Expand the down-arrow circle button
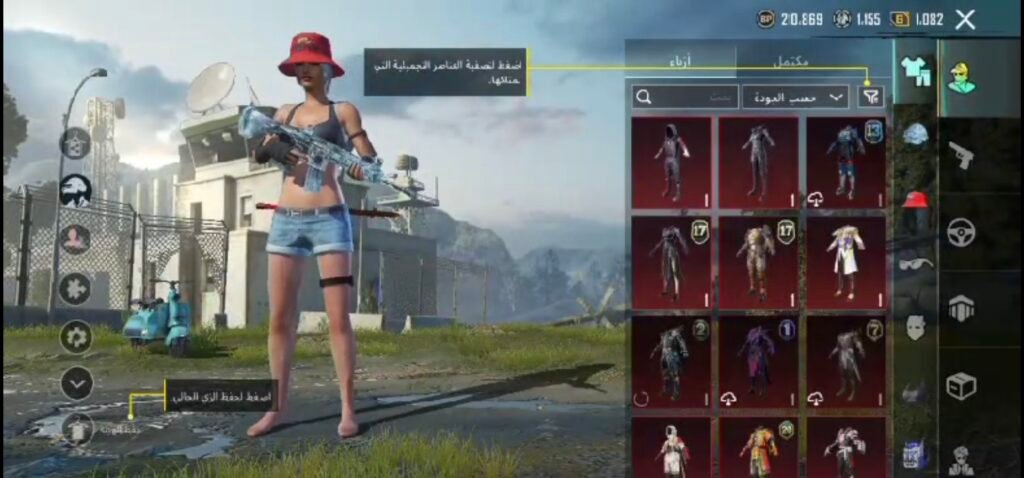 [x=76, y=382]
